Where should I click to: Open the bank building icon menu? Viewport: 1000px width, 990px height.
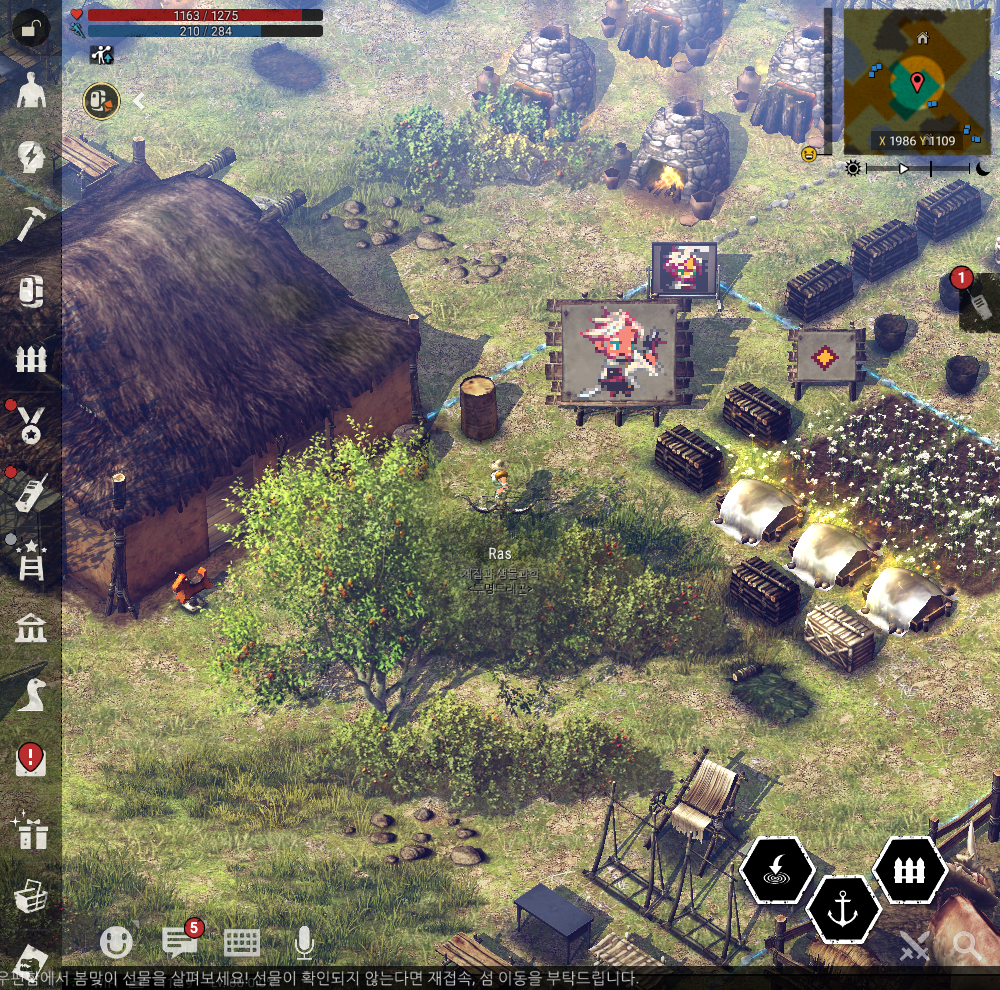pyautogui.click(x=31, y=629)
